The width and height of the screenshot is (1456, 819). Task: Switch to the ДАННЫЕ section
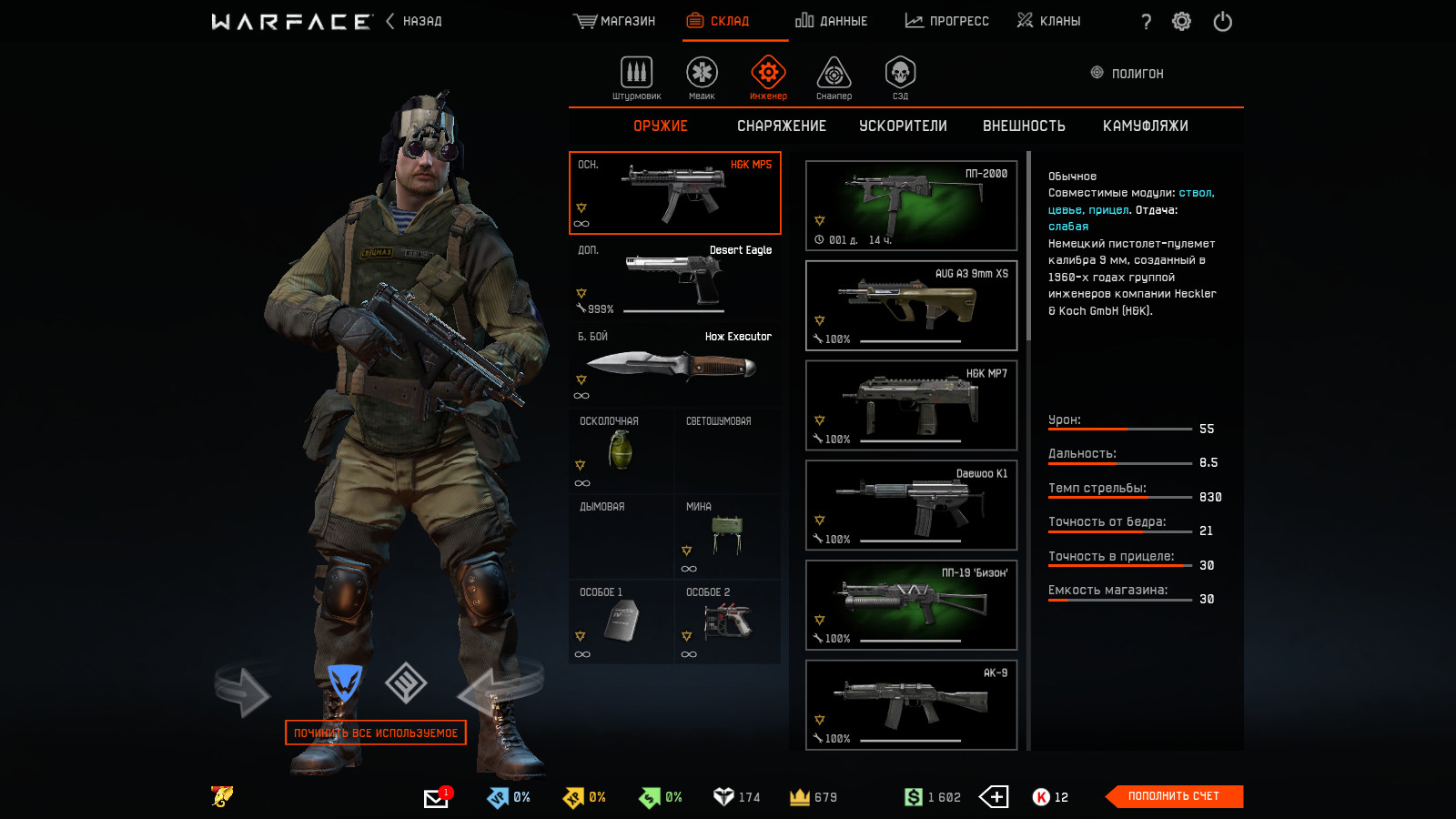click(x=831, y=21)
